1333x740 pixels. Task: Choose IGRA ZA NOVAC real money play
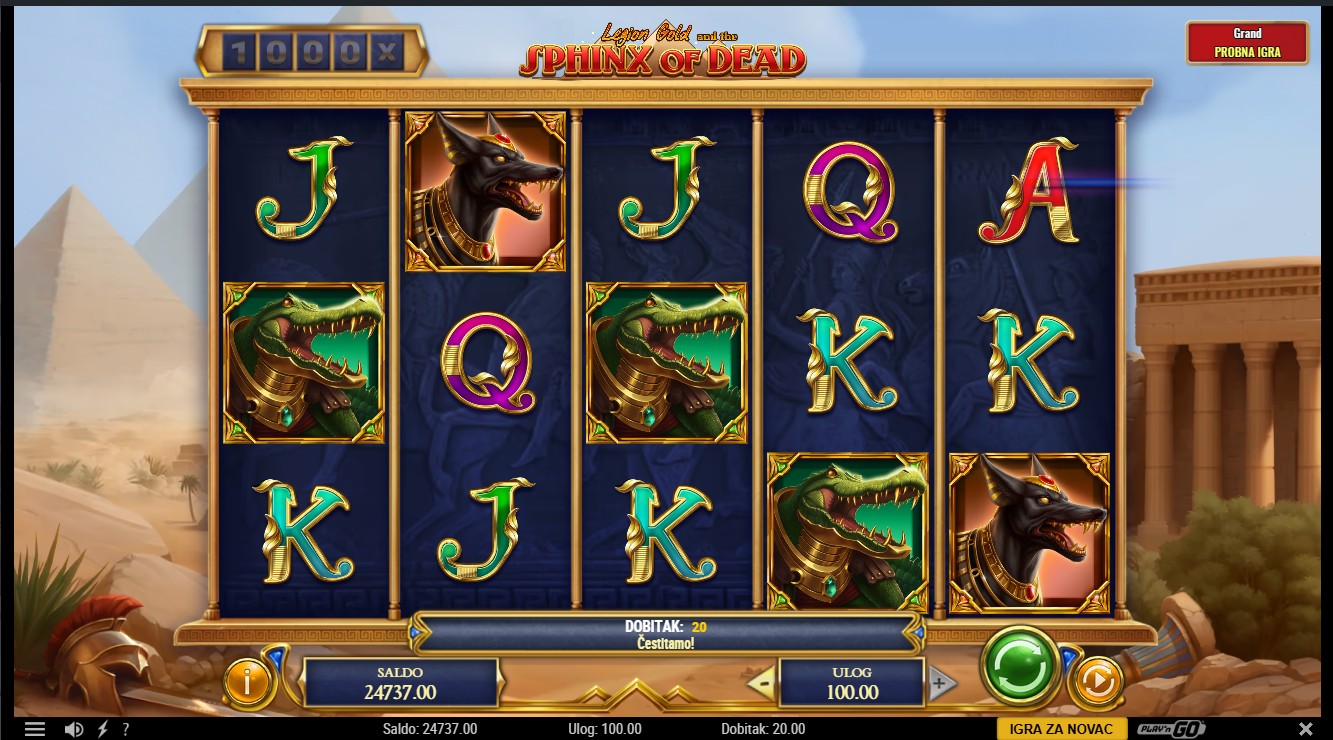1061,729
